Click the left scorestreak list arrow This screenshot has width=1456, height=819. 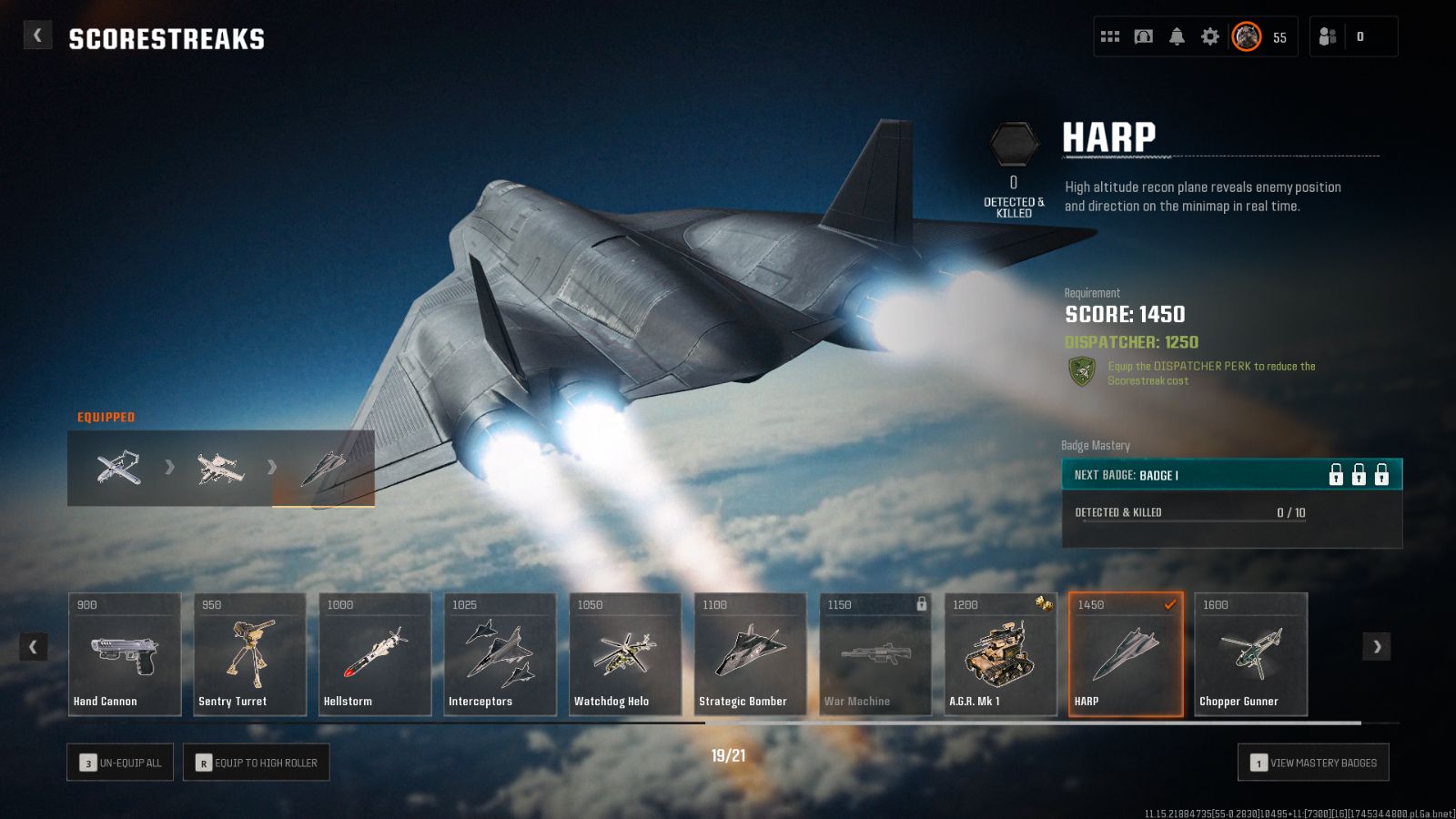pyautogui.click(x=35, y=647)
